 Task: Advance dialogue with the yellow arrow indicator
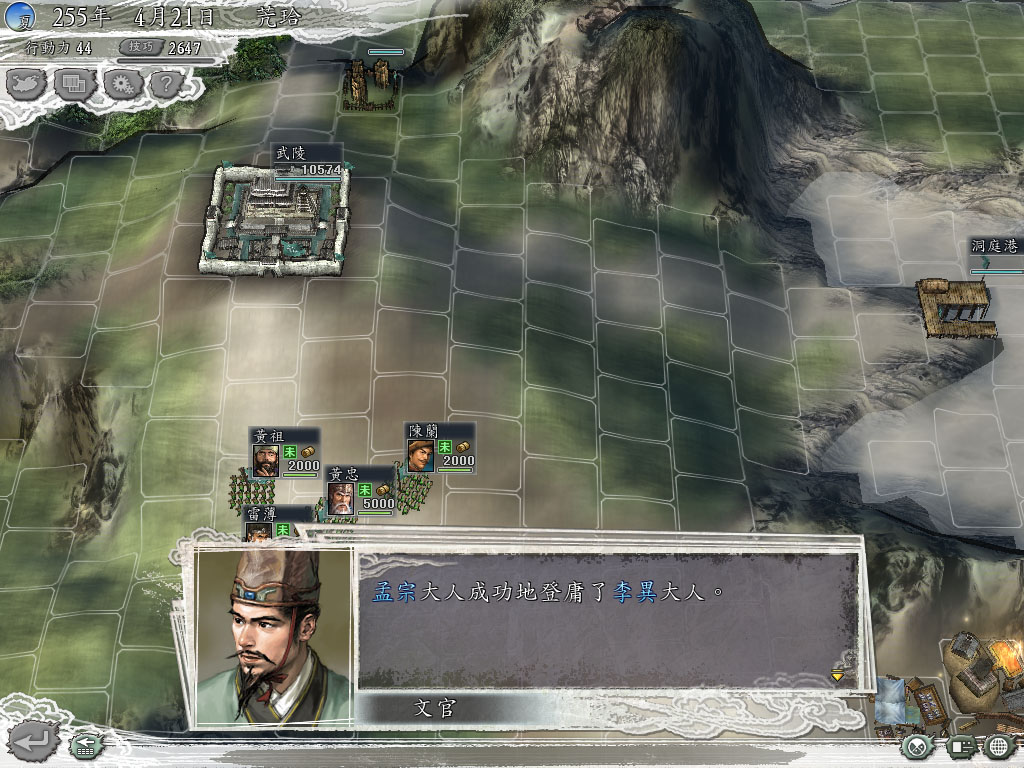tap(837, 676)
